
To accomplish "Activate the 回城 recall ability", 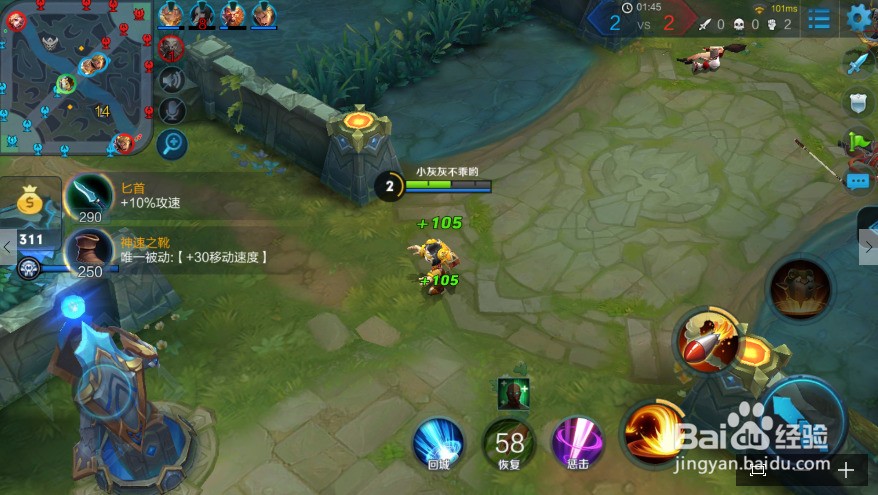I will (439, 442).
